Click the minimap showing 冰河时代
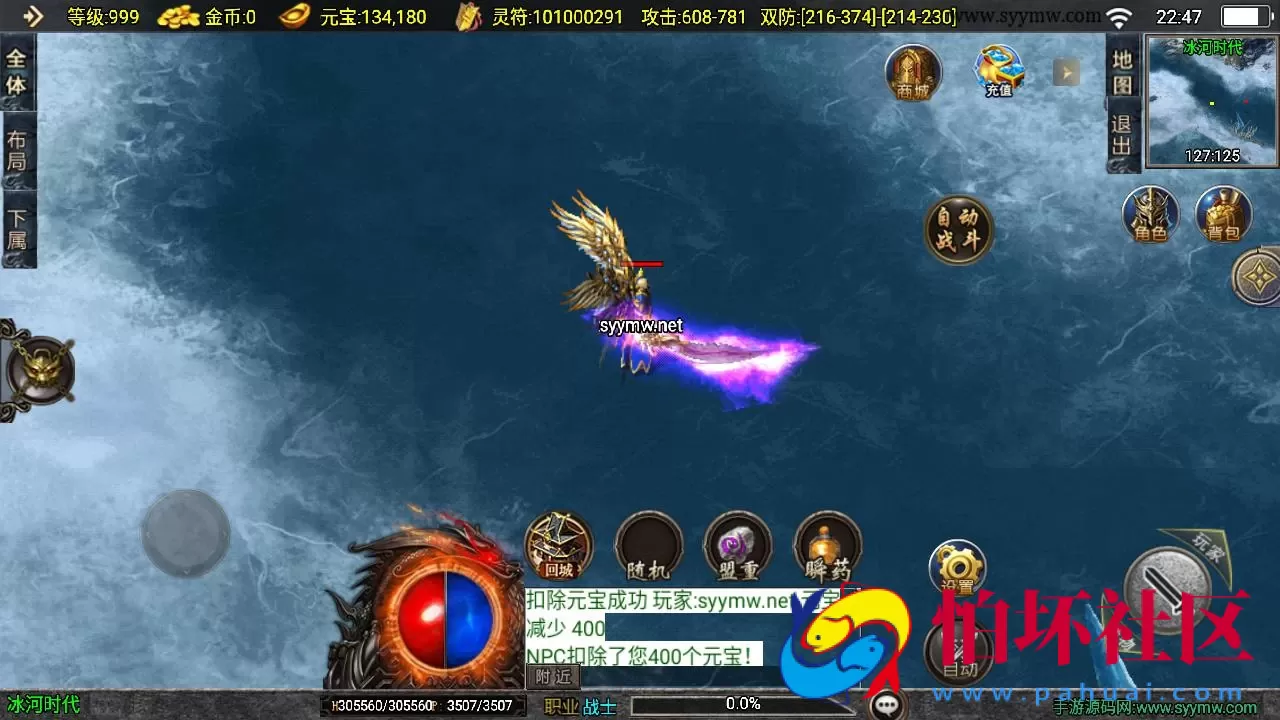Viewport: 1280px width, 720px height. (1212, 100)
